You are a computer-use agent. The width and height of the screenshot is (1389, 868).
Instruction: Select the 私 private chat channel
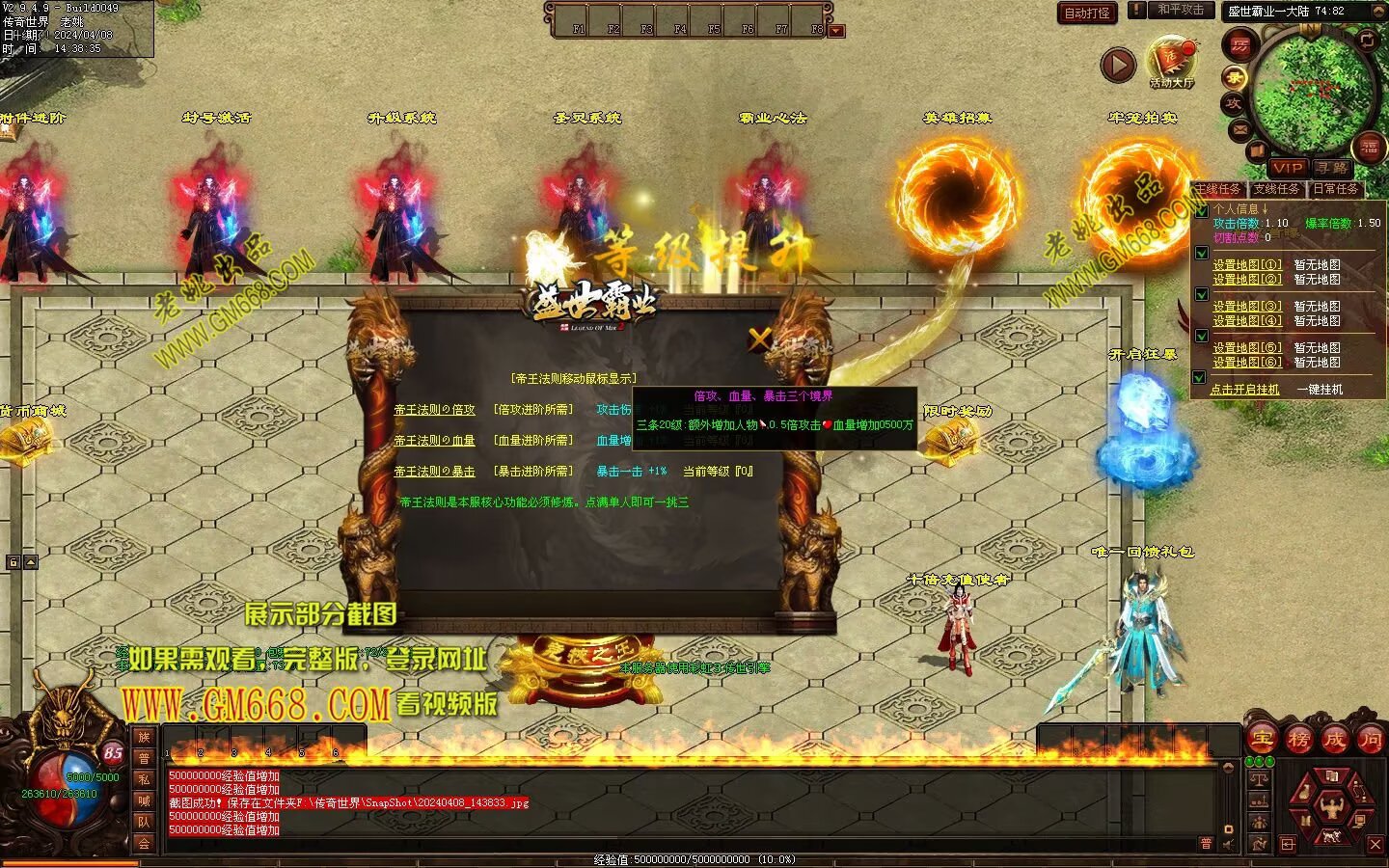pos(144,779)
